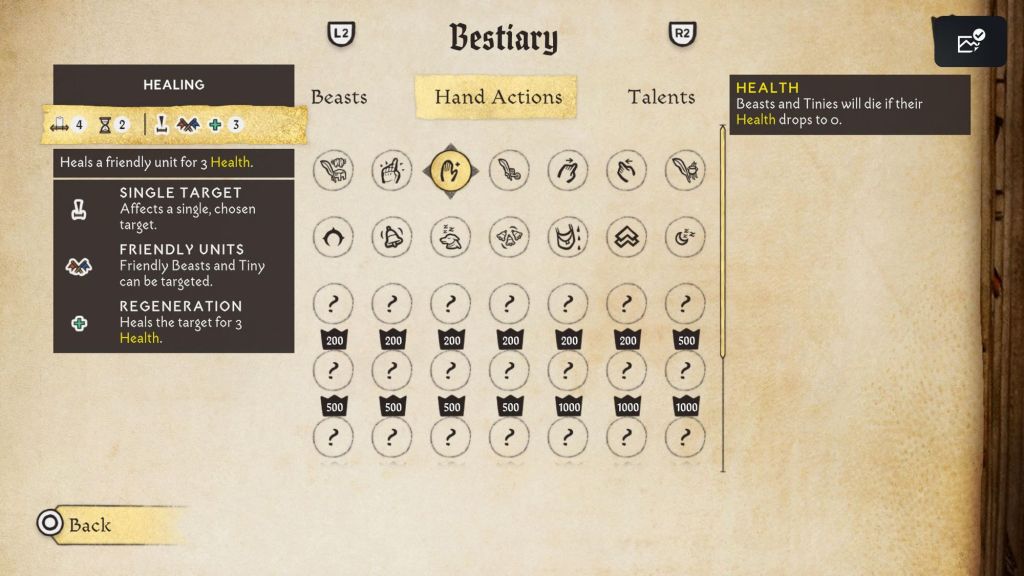
Task: Choose the stacked chevrons action icon
Action: (x=626, y=237)
